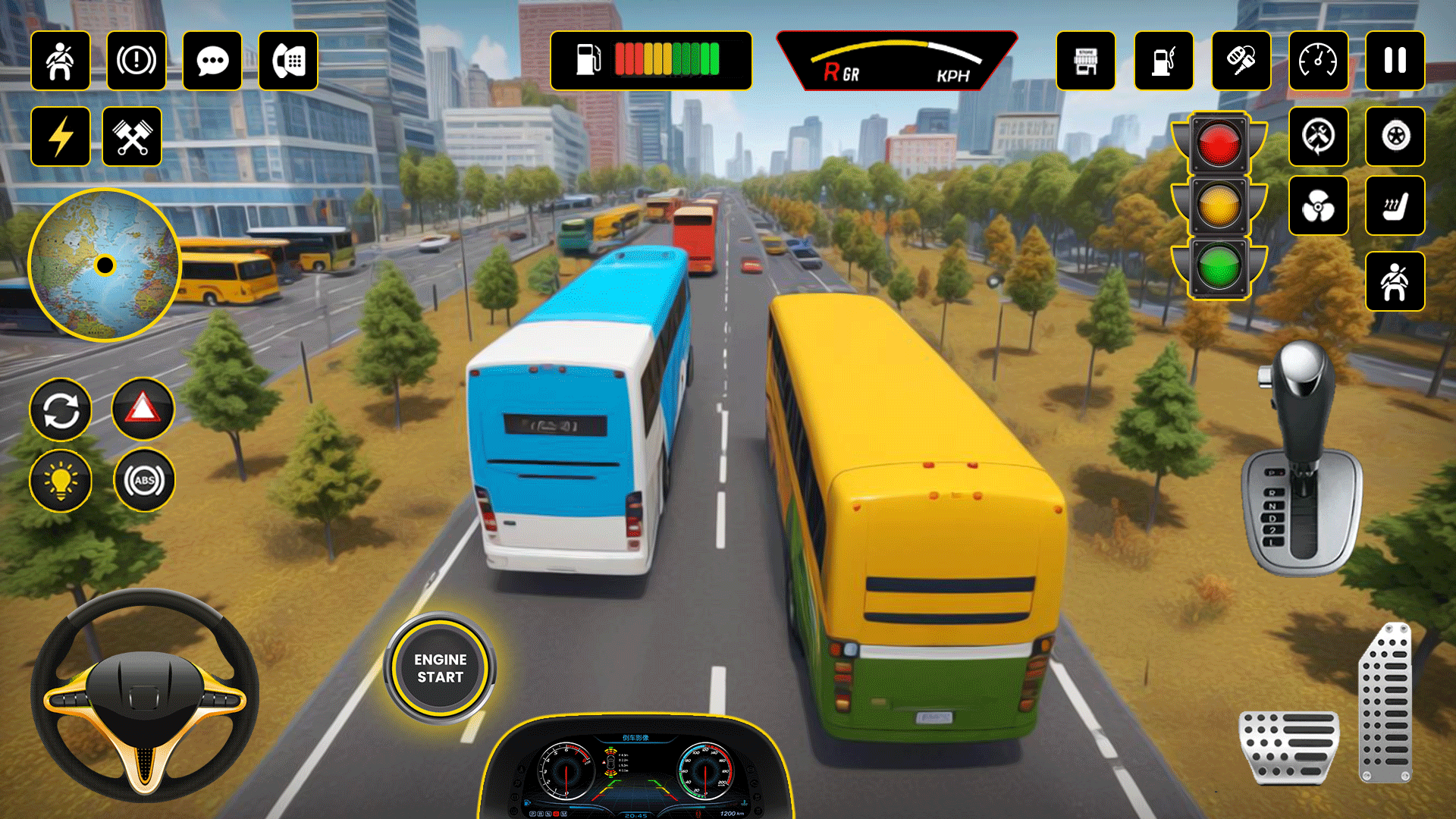
Task: Open the crossed wrenches repair icon
Action: pos(132,136)
